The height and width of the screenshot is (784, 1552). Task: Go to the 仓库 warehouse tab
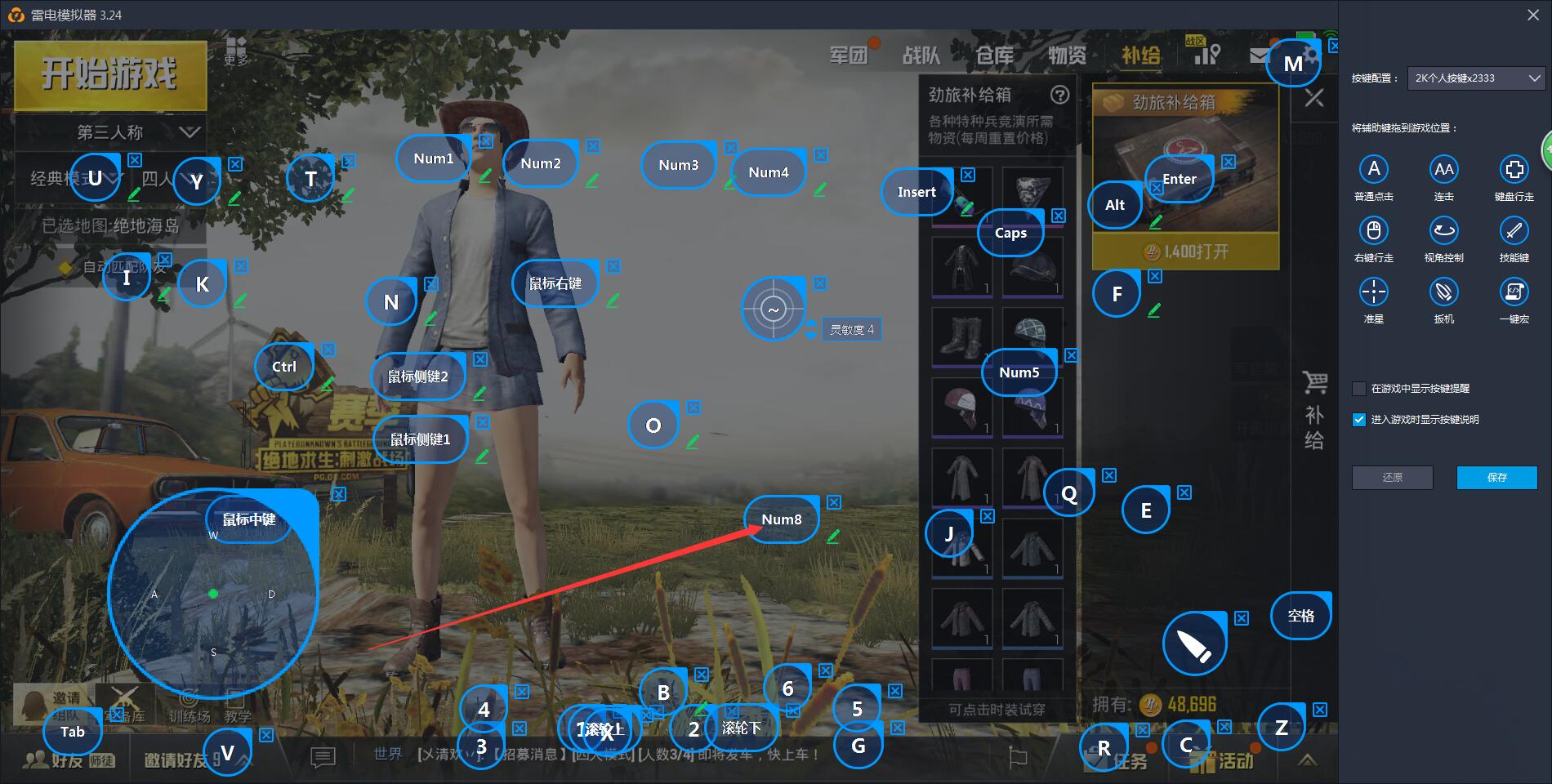994,55
